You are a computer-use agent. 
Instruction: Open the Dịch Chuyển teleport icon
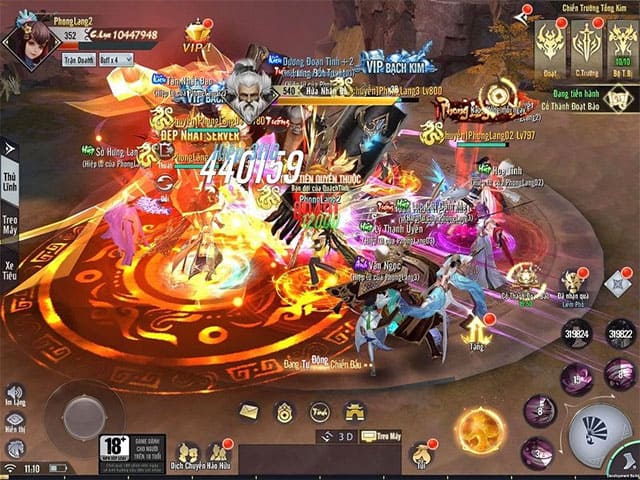coord(185,453)
